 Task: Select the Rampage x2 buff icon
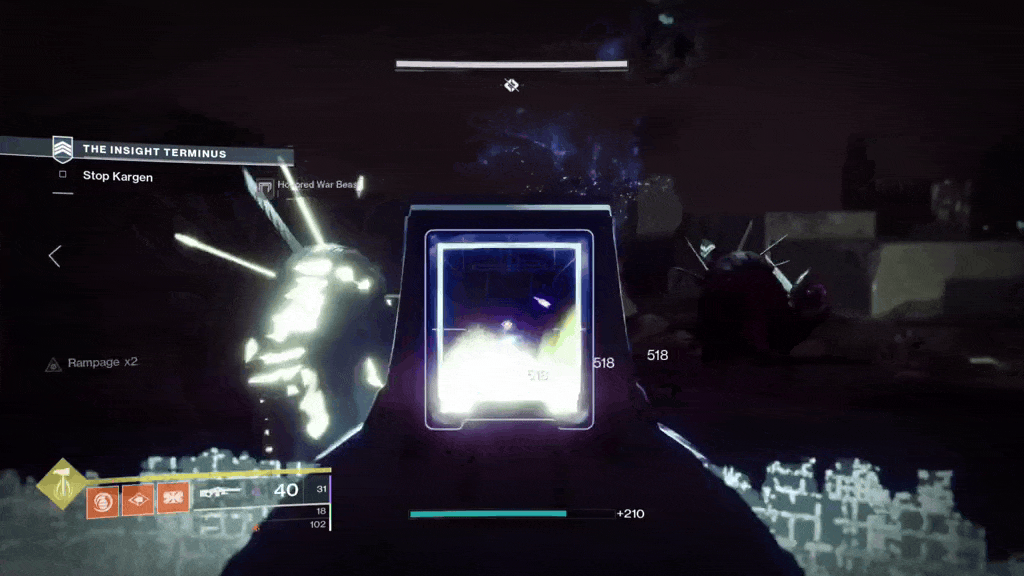point(53,364)
